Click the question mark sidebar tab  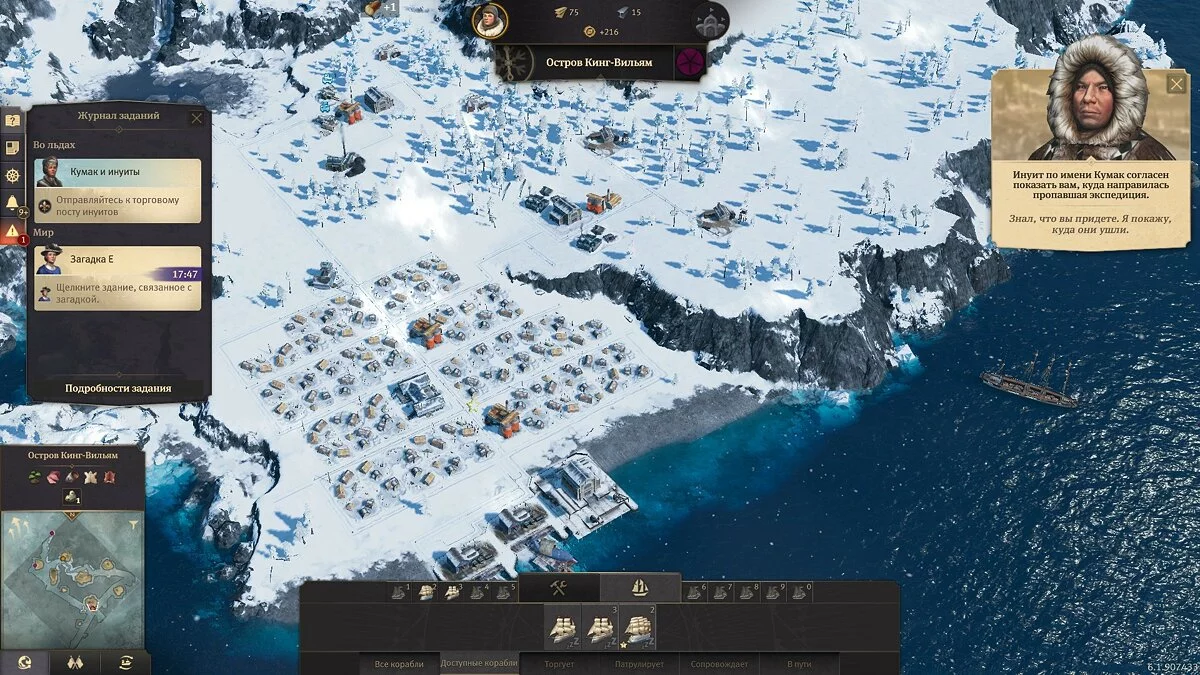click(12, 120)
